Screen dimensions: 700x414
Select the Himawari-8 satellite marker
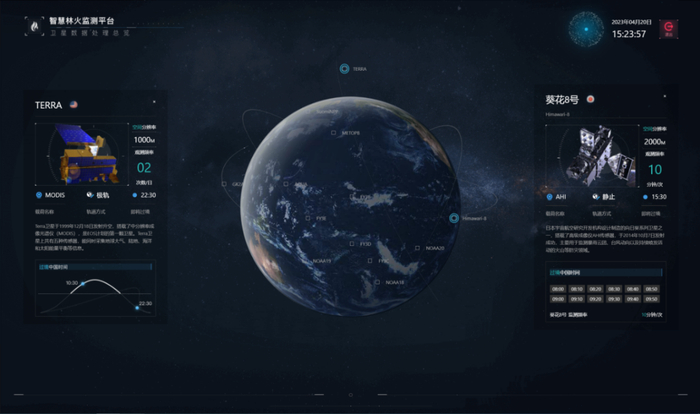[x=453, y=218]
